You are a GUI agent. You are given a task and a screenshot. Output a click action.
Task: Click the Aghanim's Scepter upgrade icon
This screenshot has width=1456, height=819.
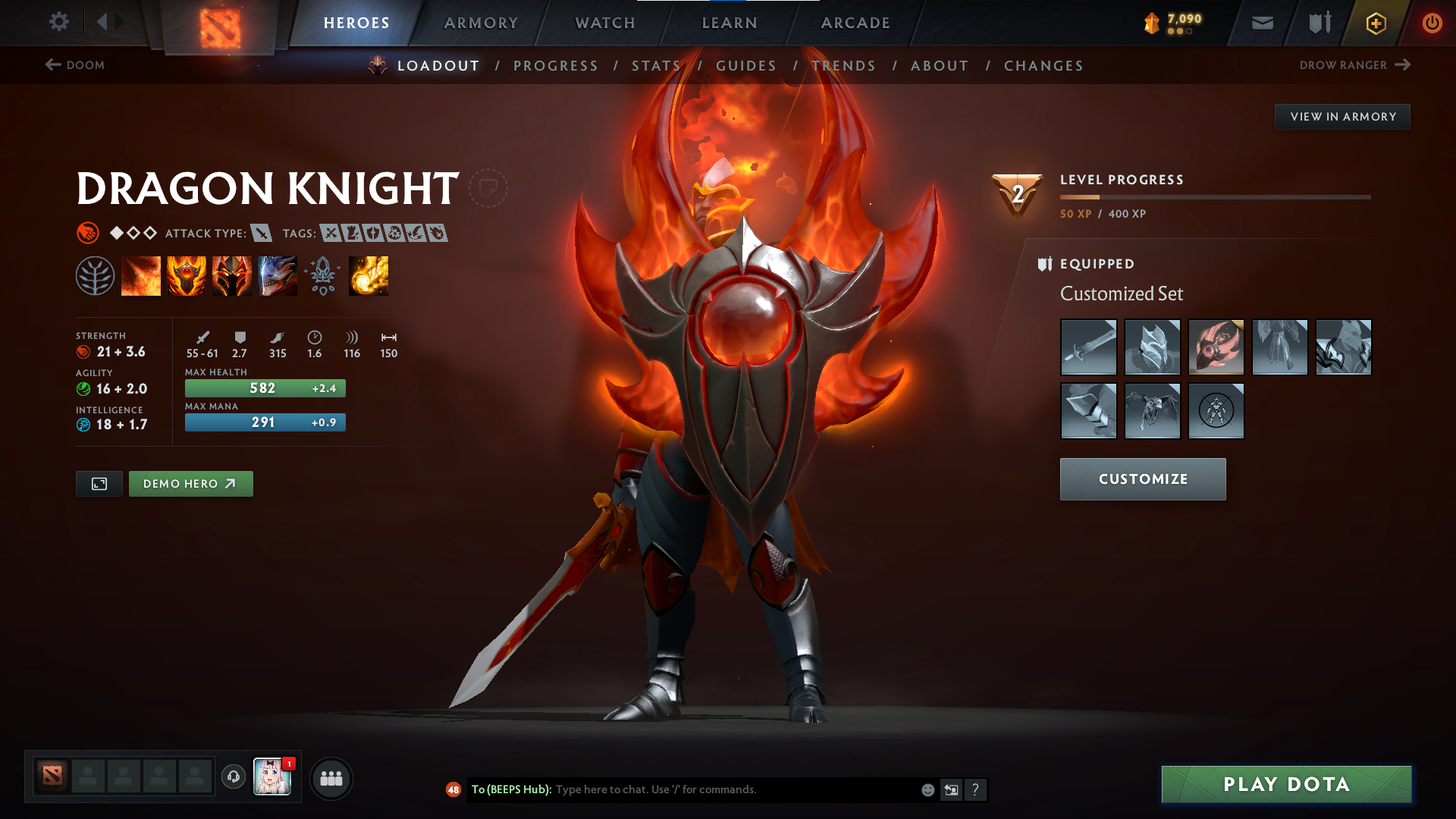click(x=323, y=275)
